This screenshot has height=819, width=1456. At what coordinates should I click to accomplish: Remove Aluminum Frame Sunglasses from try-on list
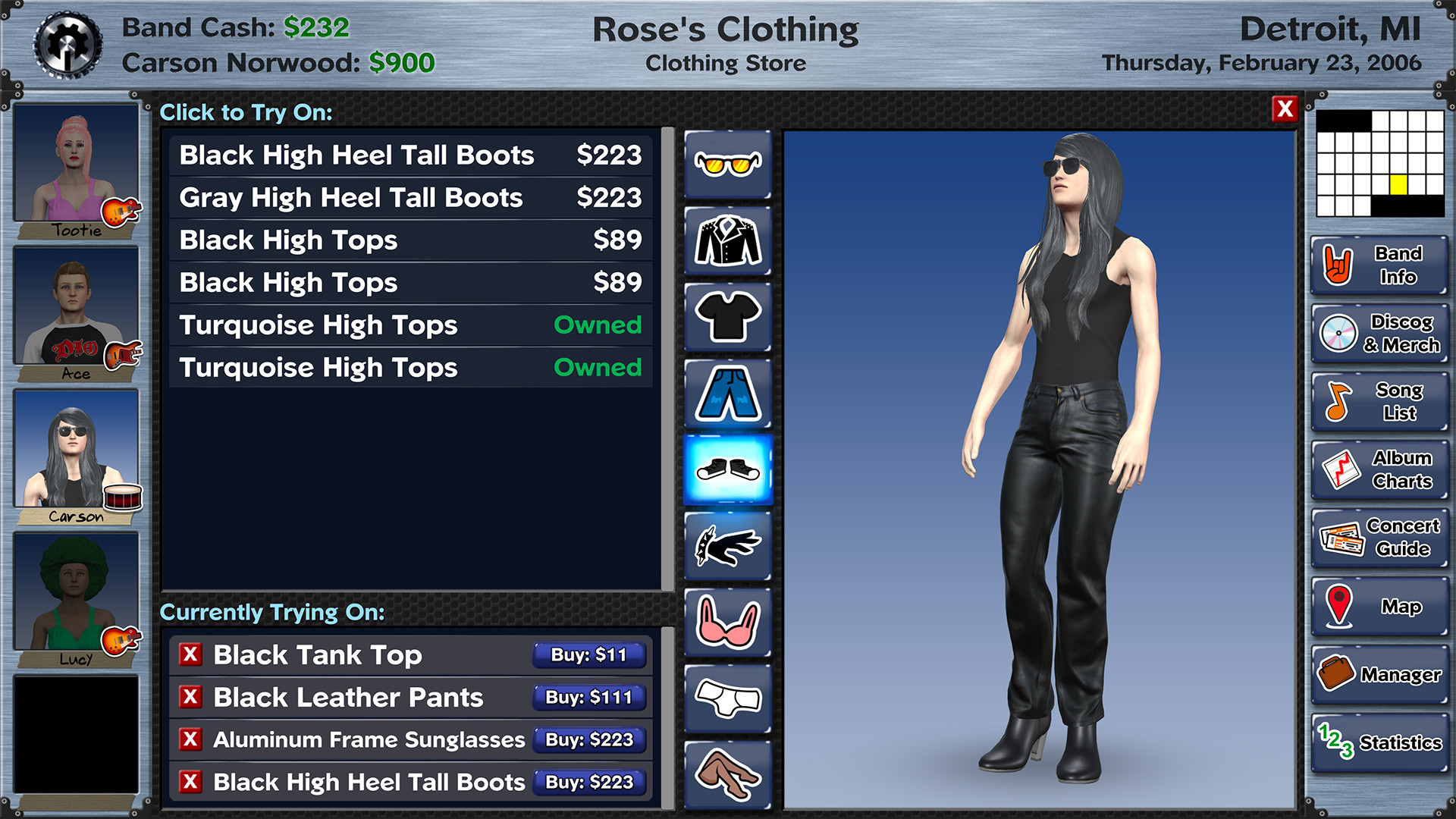pos(192,740)
